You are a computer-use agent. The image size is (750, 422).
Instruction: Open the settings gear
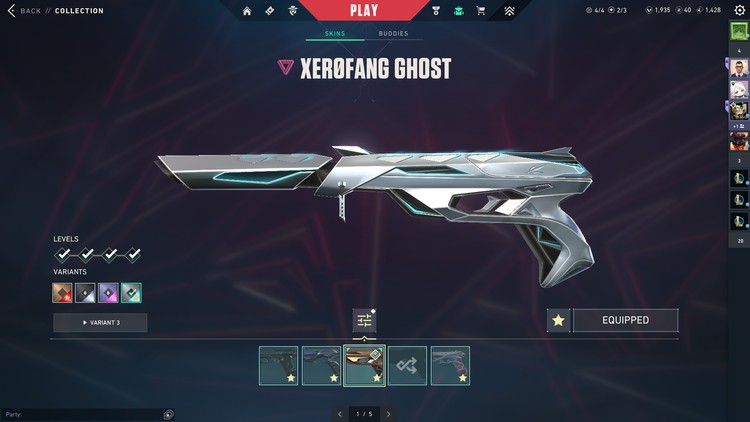coord(739,10)
